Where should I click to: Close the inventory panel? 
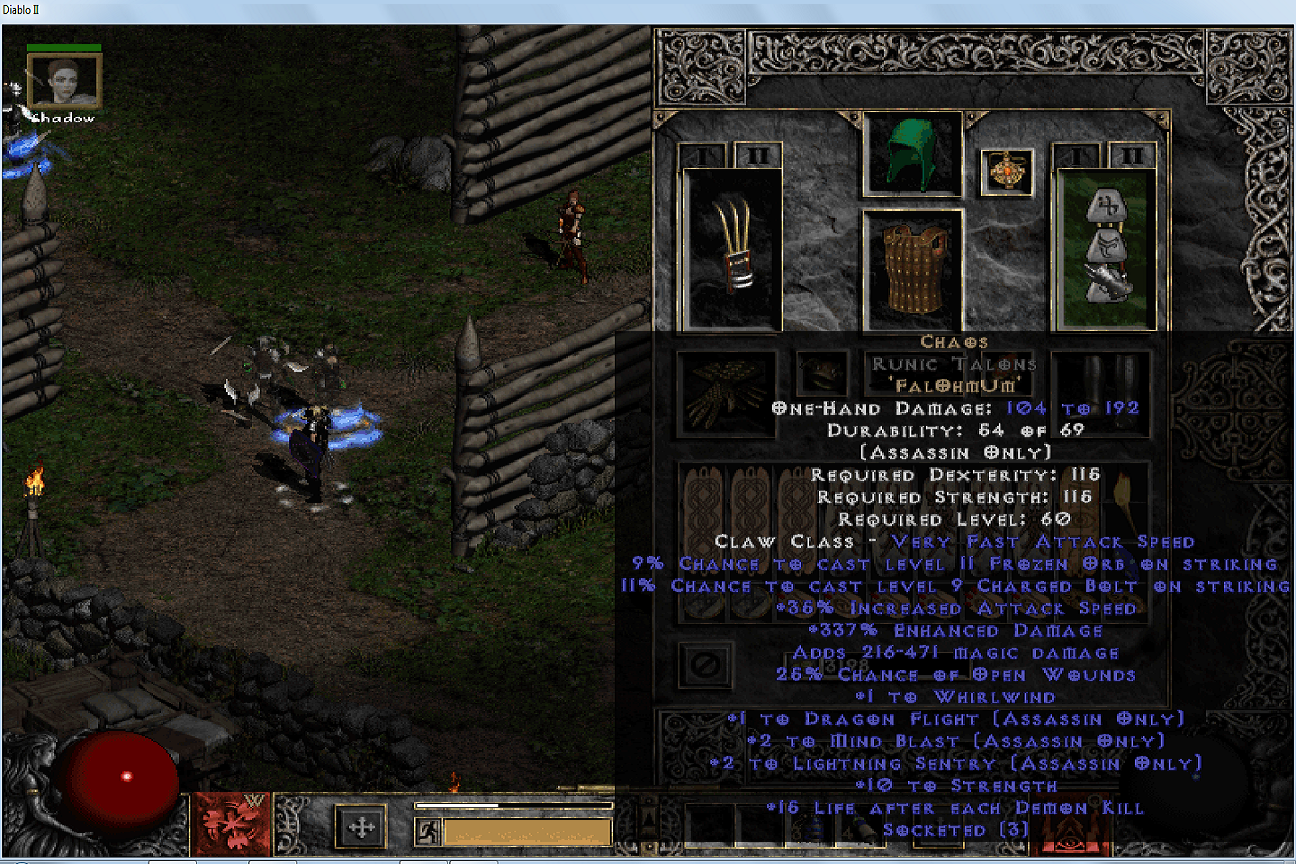706,665
